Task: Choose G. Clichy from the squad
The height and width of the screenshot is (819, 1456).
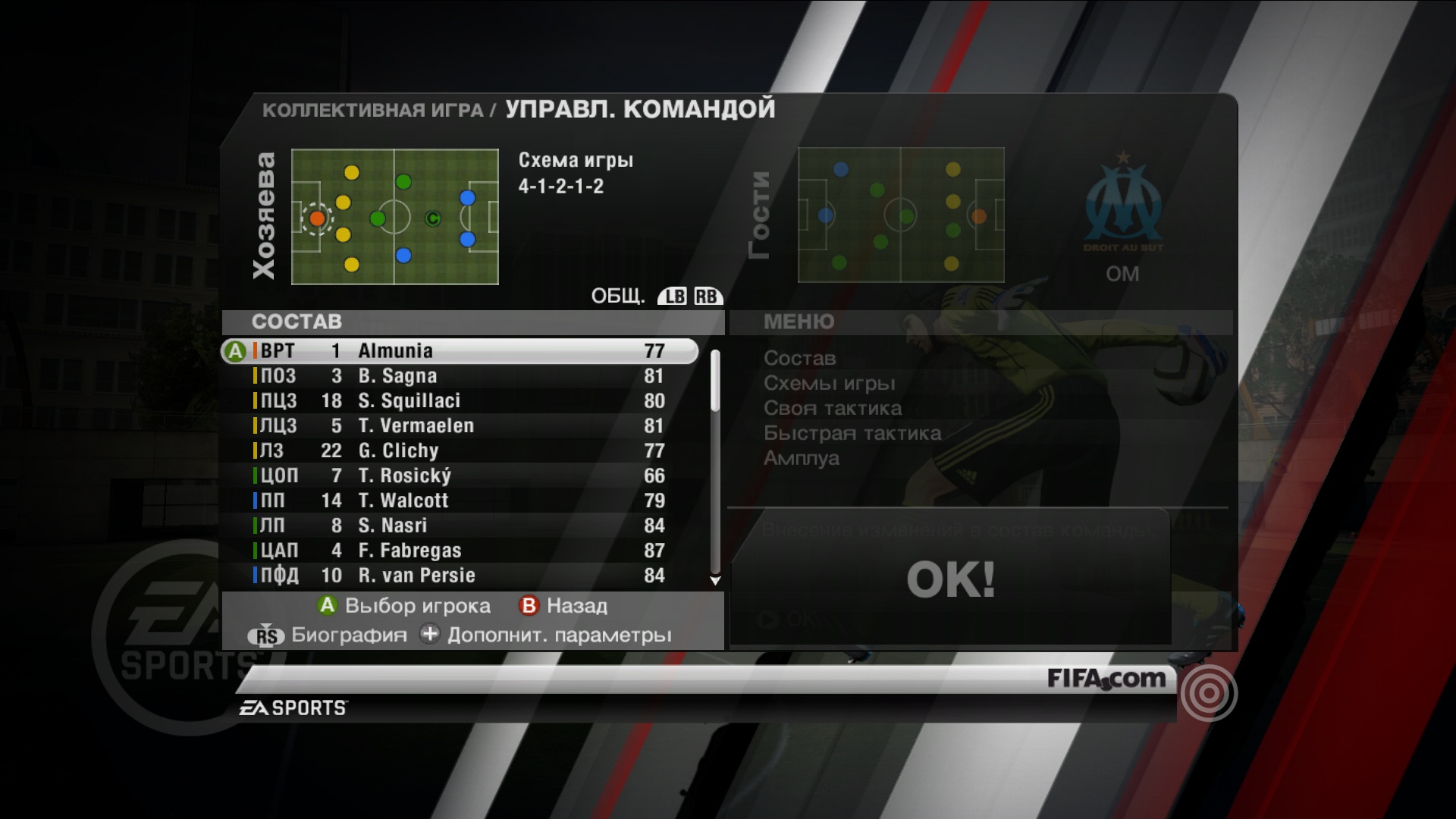Action: click(x=459, y=451)
